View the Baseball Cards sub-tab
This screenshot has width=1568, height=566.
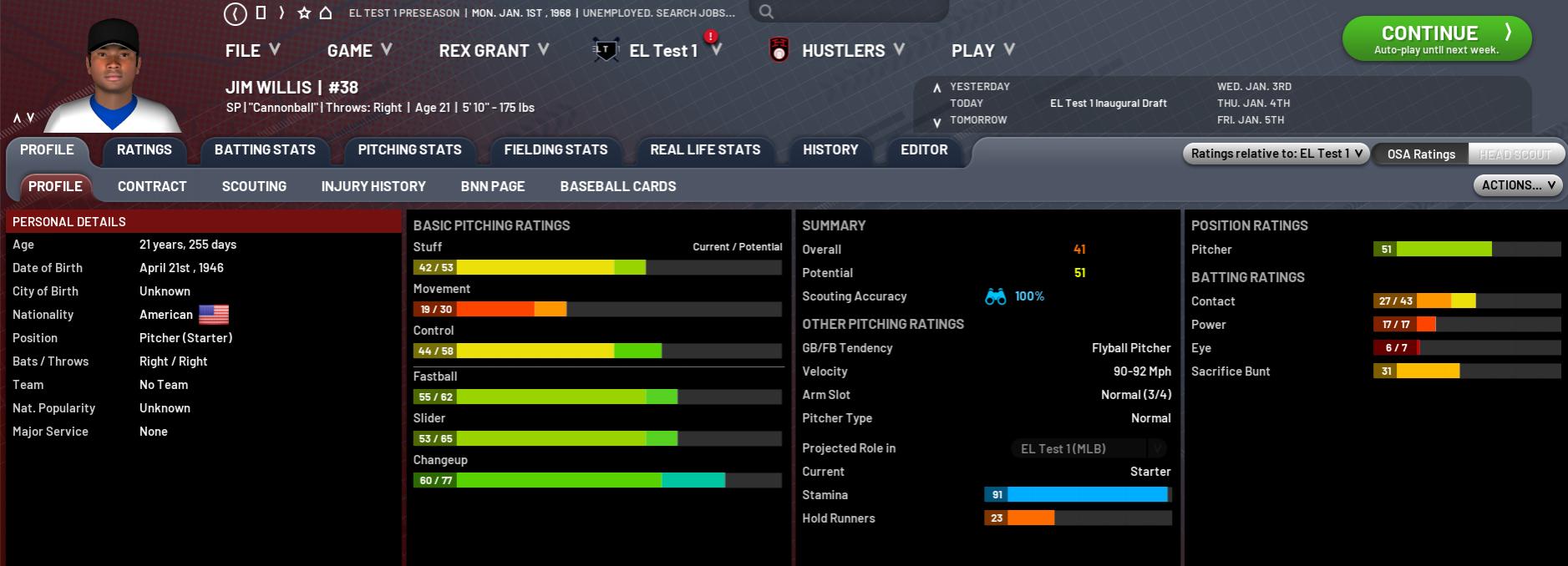pyautogui.click(x=618, y=187)
